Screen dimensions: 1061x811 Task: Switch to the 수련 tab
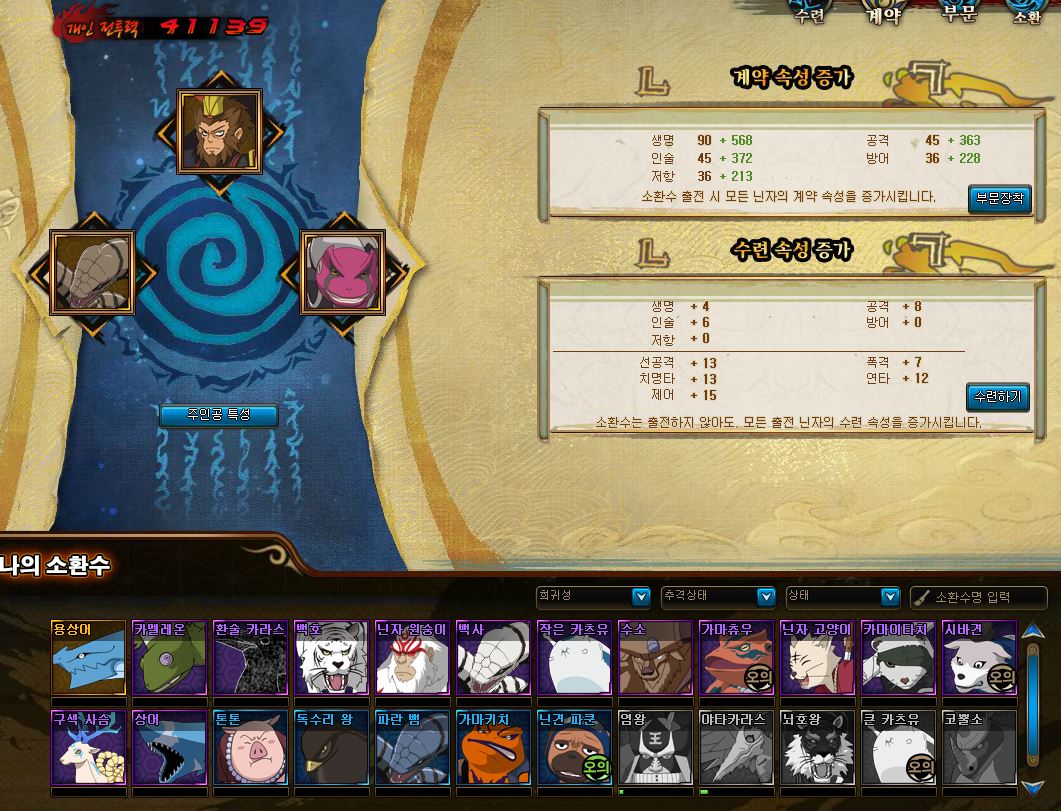[x=808, y=14]
